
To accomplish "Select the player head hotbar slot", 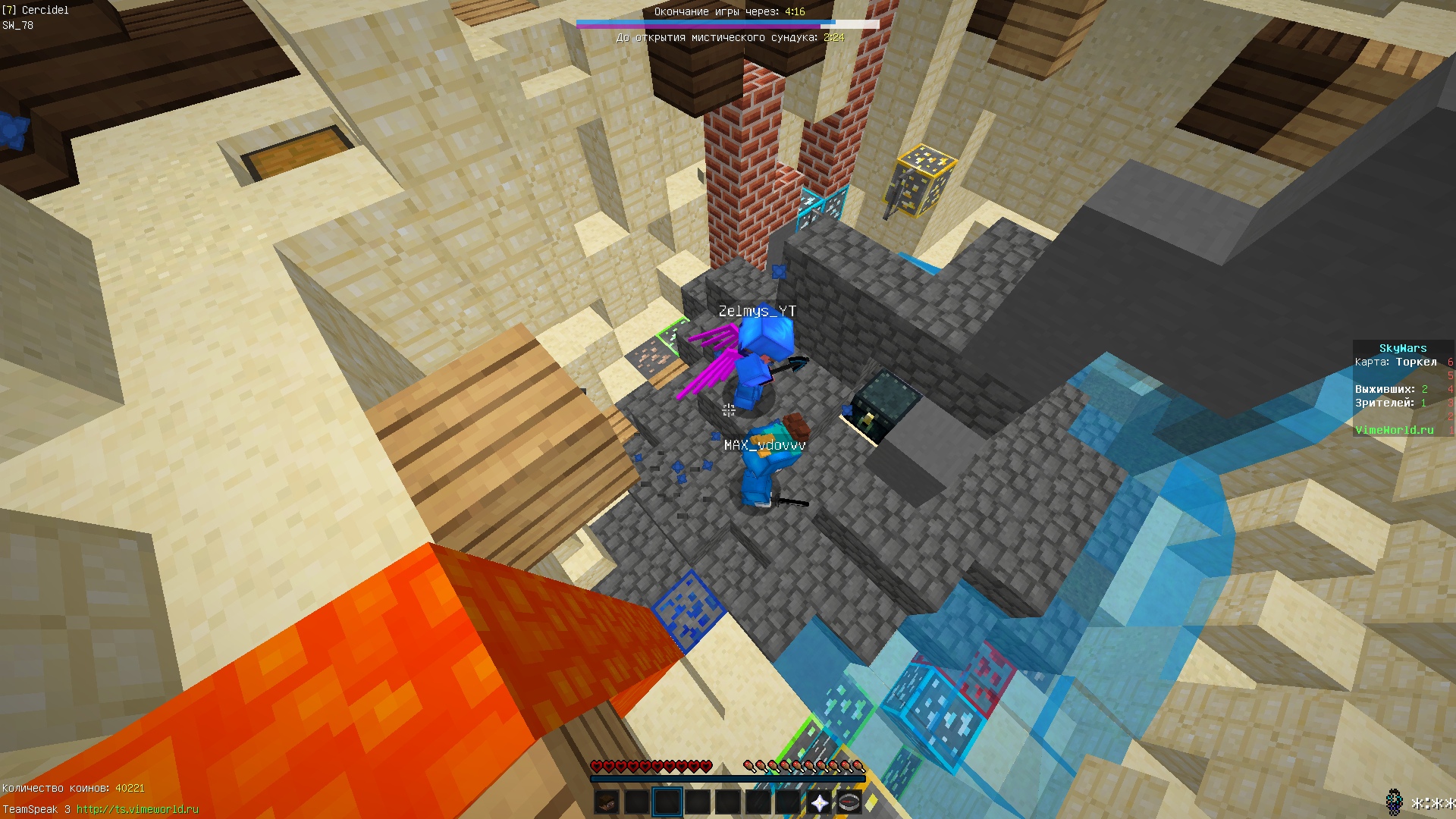I will [607, 802].
